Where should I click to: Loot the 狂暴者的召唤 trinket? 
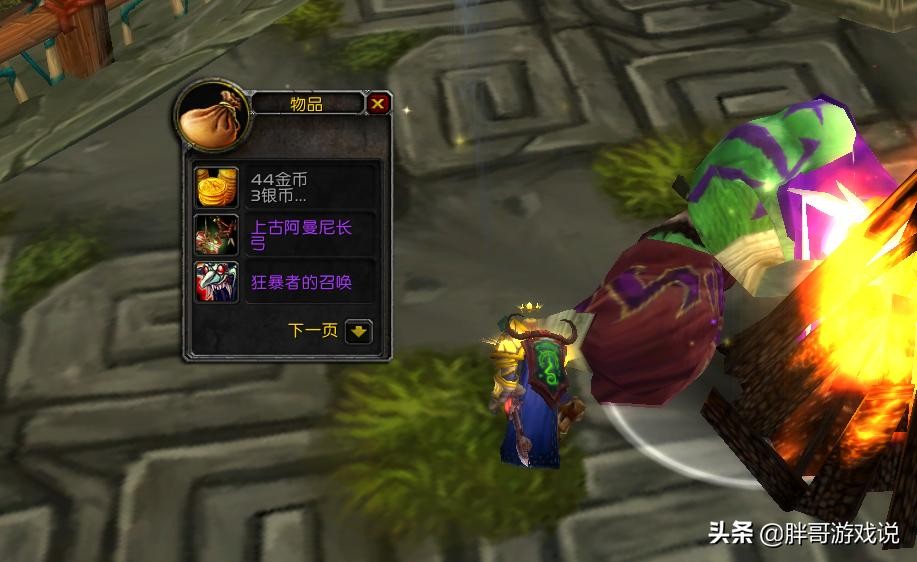pos(217,282)
